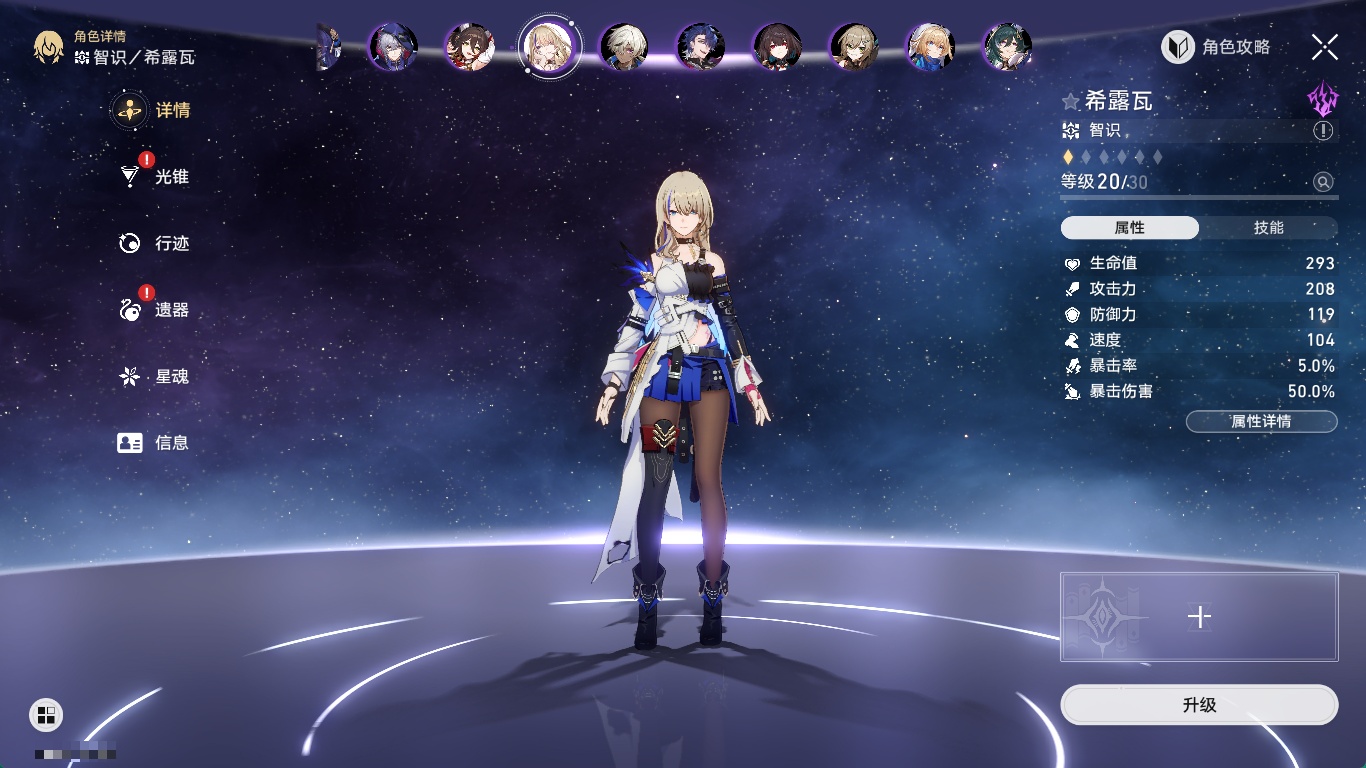Click the 升级 level-up button
1366x768 pixels.
1198,705
